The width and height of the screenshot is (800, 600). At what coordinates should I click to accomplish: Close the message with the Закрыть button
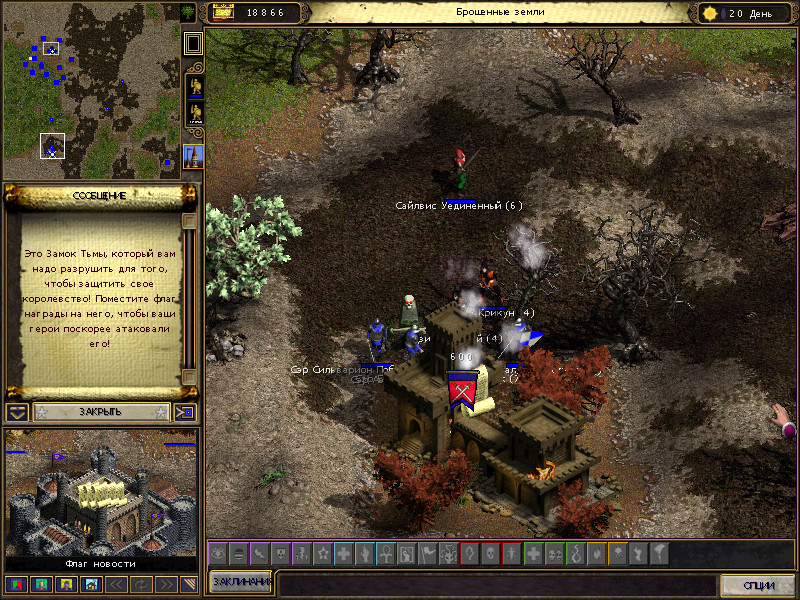pos(100,412)
